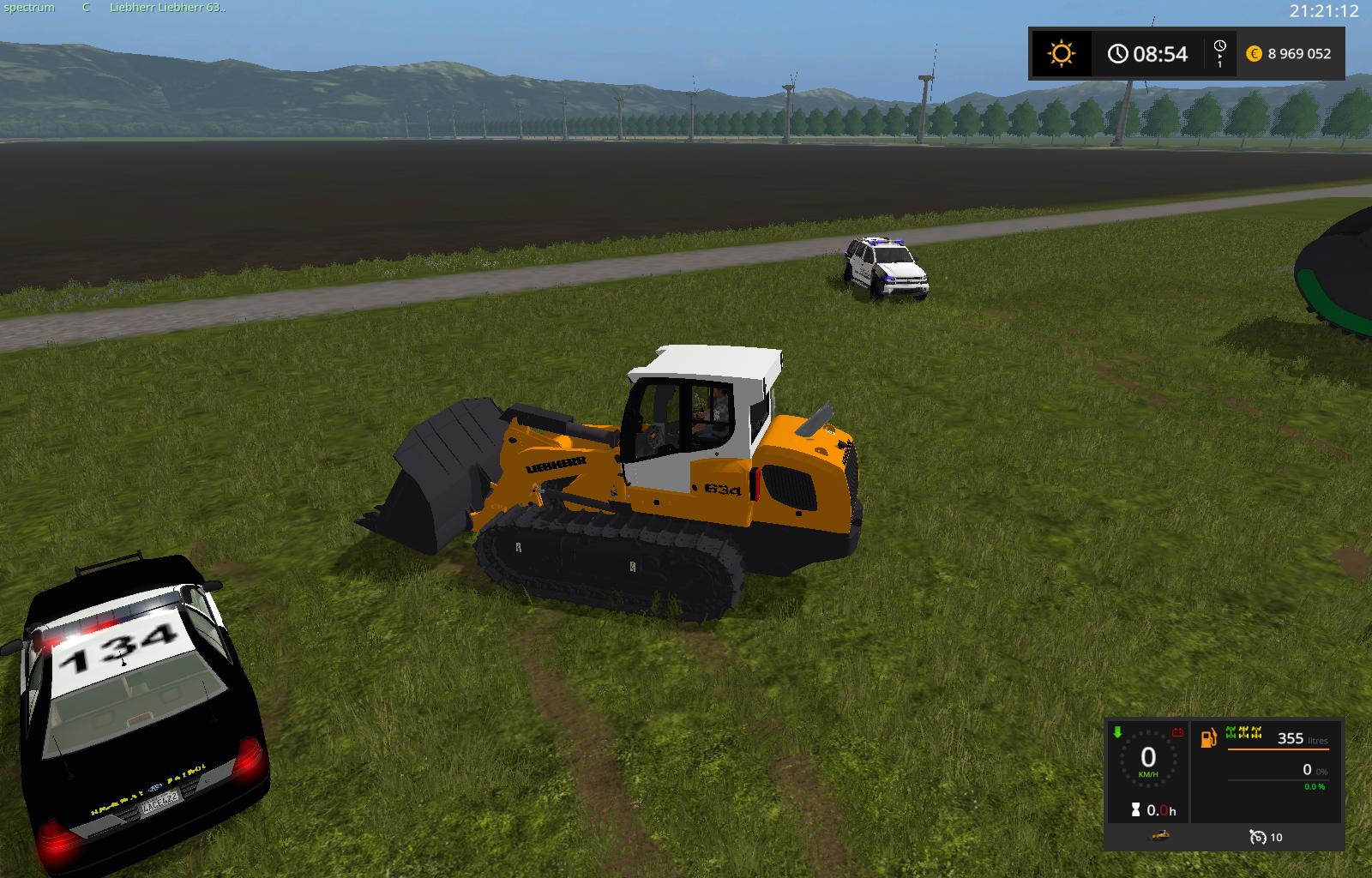1372x878 pixels.
Task: Click the hourglass operating hours icon
Action: 1136,809
